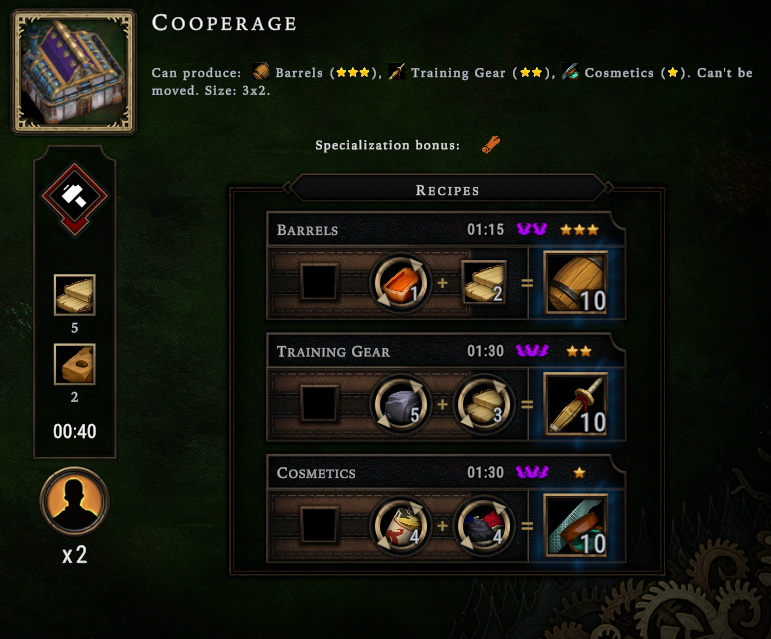This screenshot has height=639, width=771.
Task: Select the Barrels recipe header
Action: (440, 230)
